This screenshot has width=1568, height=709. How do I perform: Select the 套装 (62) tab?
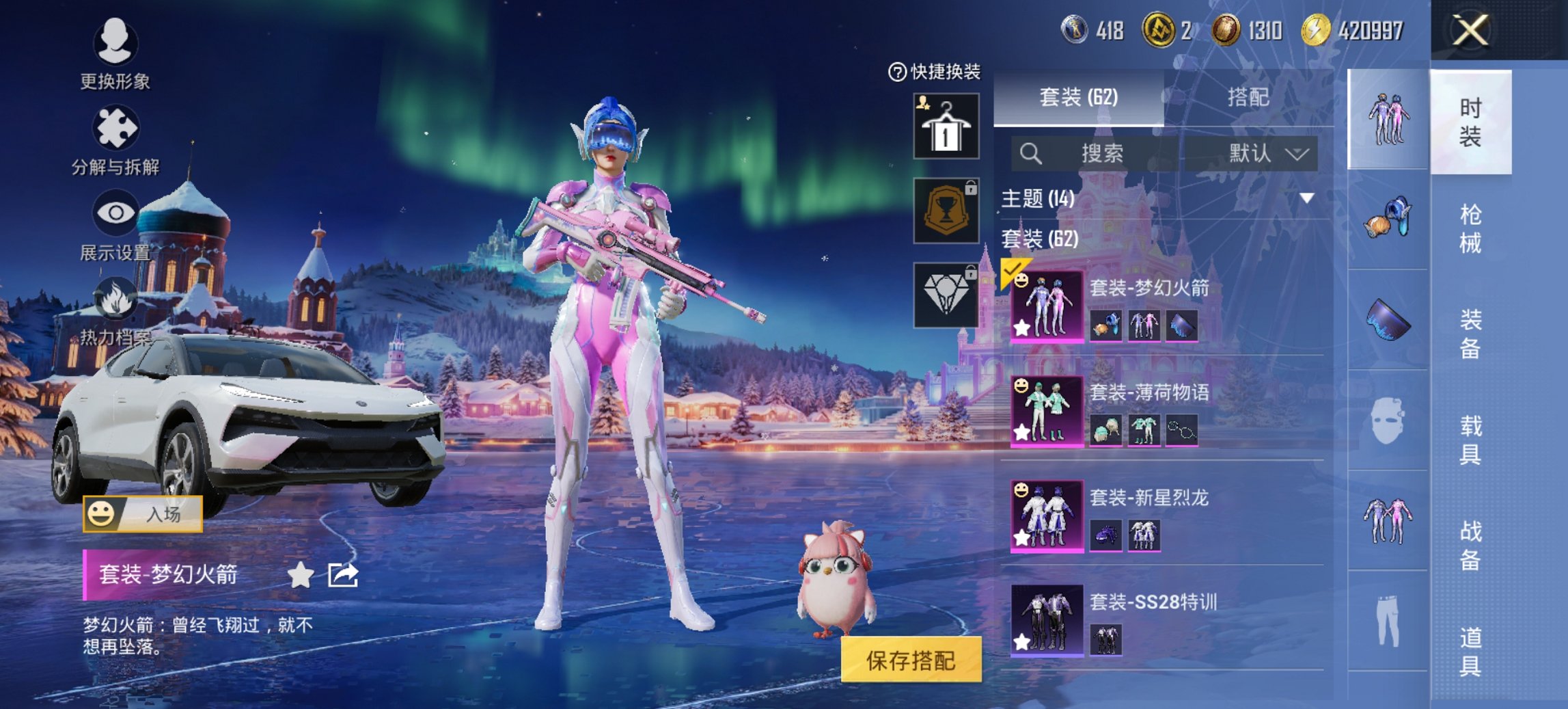(1078, 98)
